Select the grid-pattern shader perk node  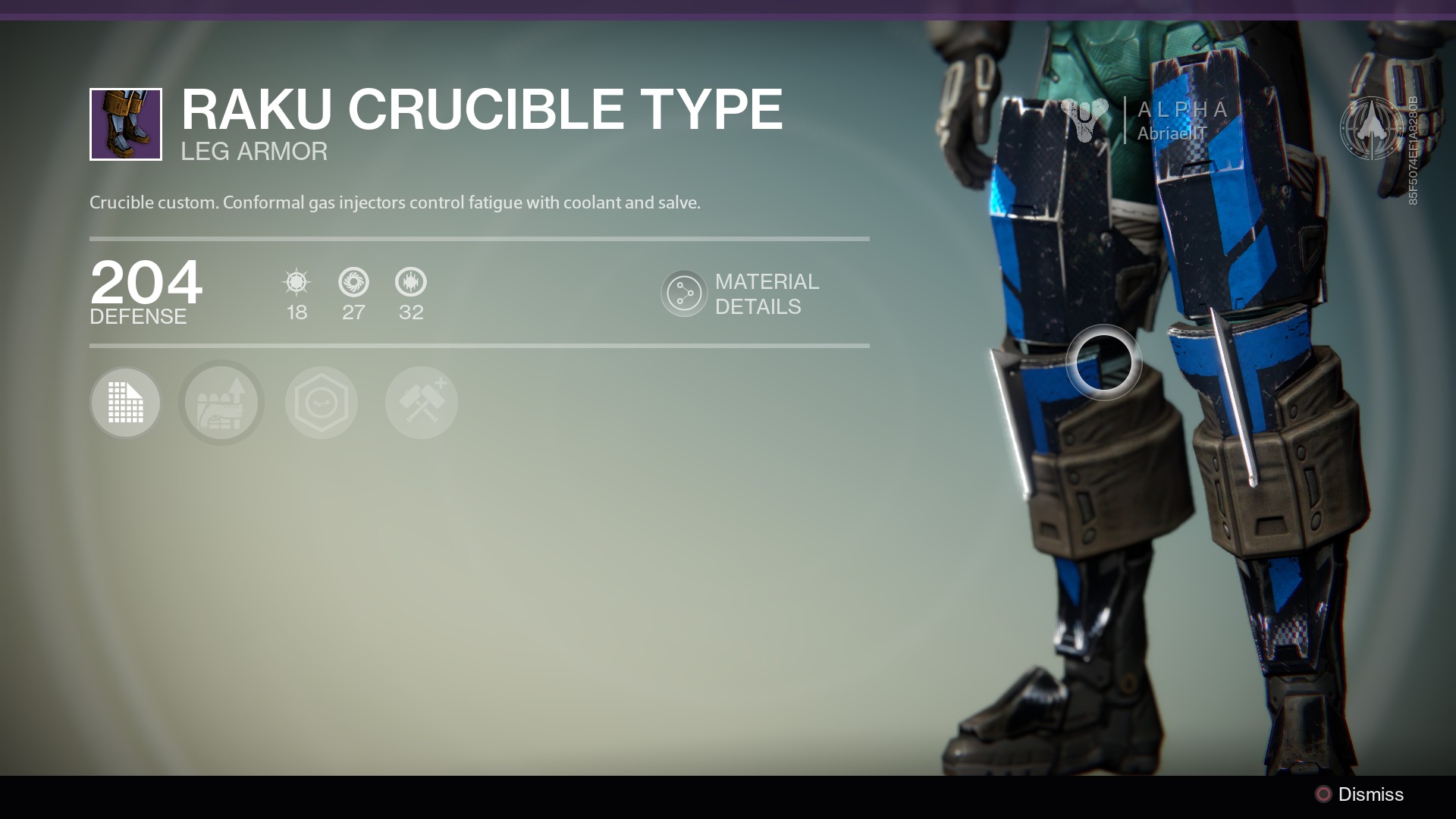(126, 403)
